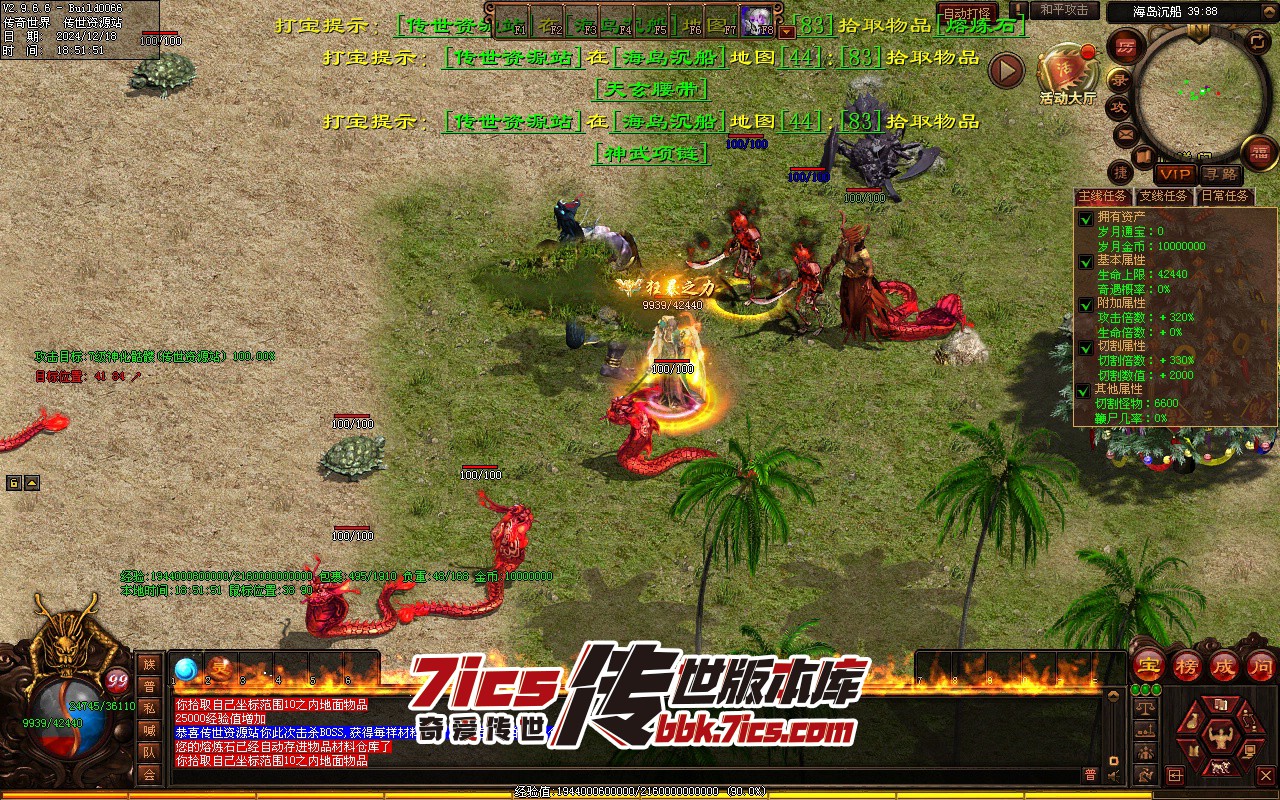Open the character panel muscular figure icon
The height and width of the screenshot is (800, 1280).
click(x=1218, y=738)
